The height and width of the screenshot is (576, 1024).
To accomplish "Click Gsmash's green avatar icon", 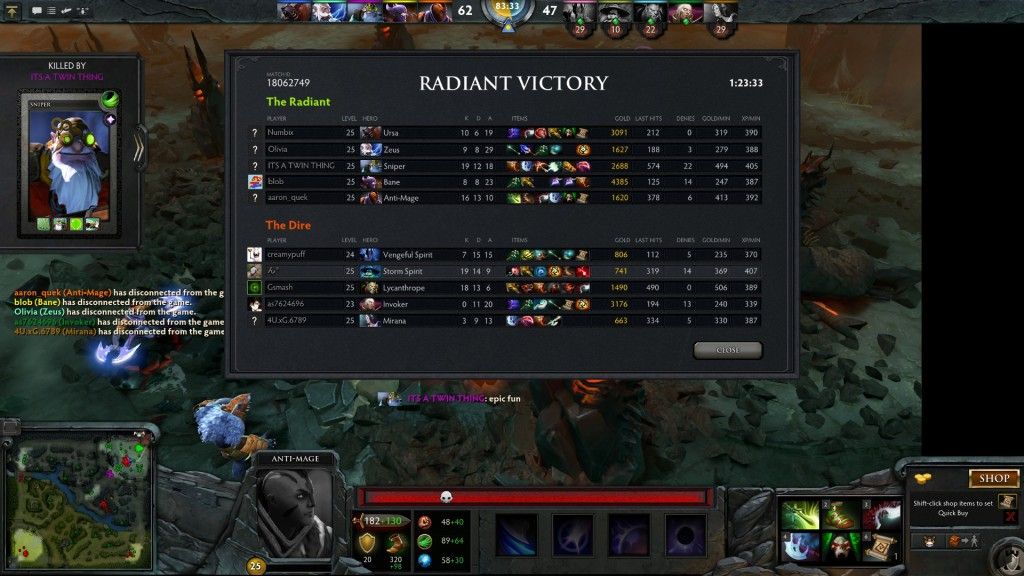I will click(x=255, y=288).
